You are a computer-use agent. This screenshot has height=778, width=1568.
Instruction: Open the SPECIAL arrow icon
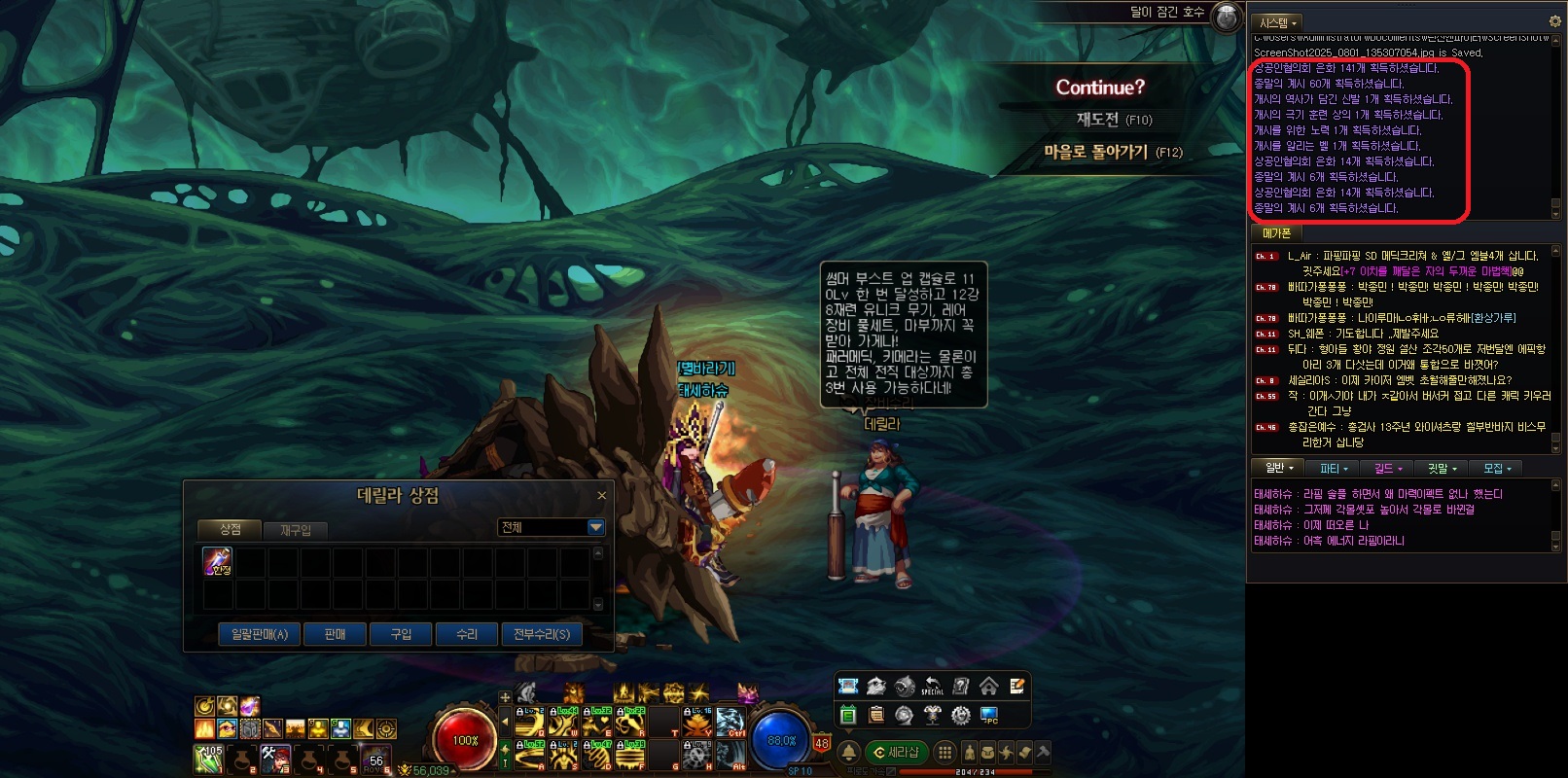click(932, 686)
